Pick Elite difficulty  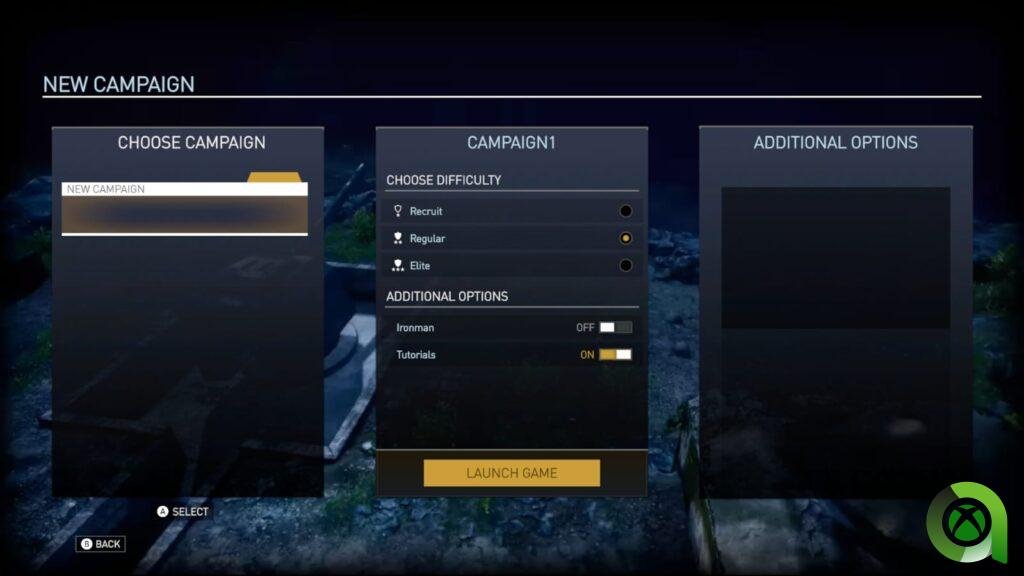[625, 266]
